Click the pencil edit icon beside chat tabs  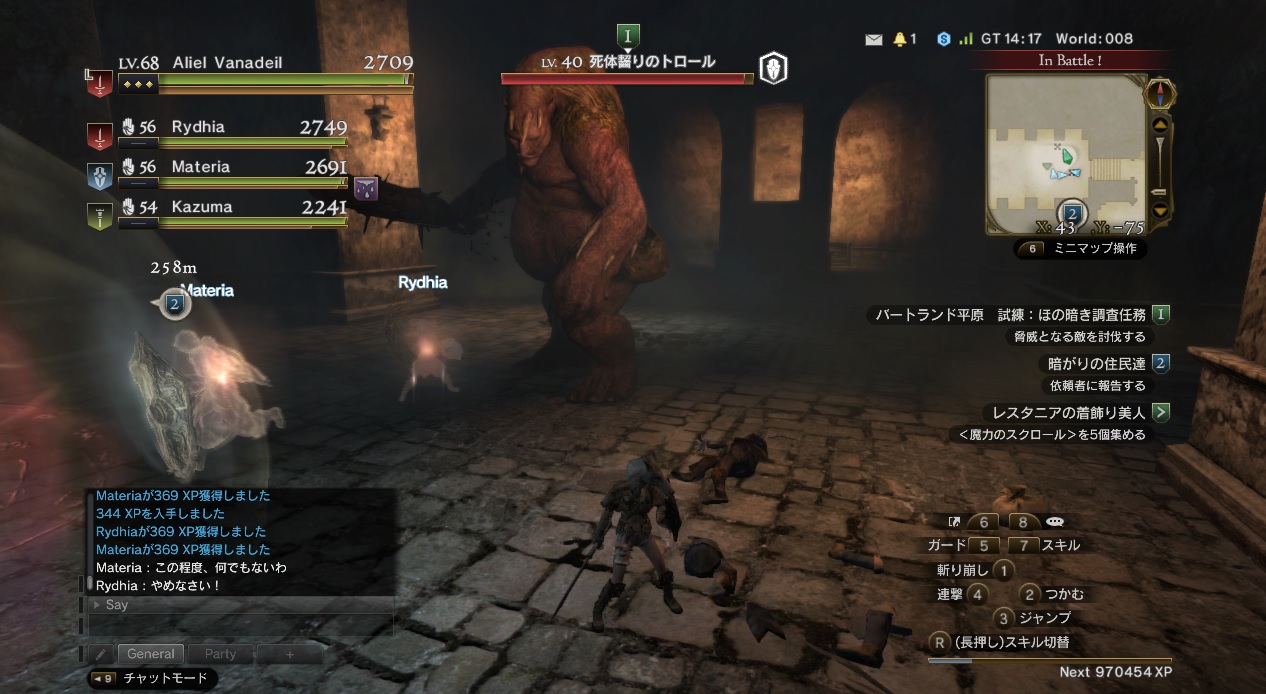click(x=101, y=654)
